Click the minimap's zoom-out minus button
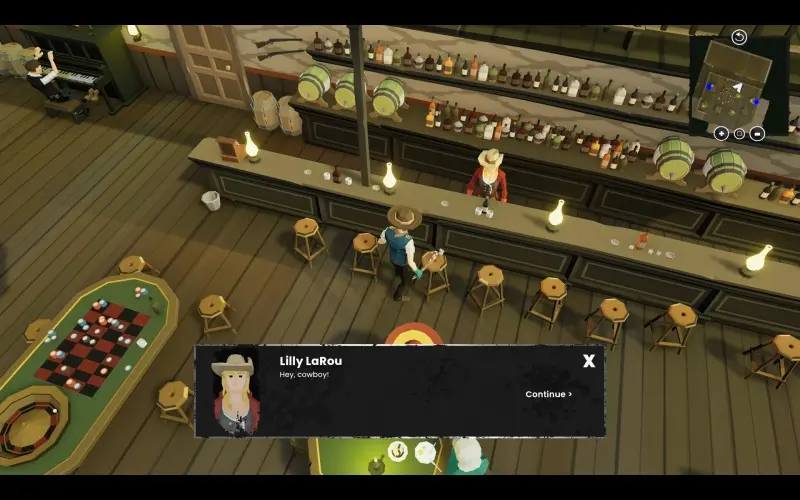 coord(757,133)
